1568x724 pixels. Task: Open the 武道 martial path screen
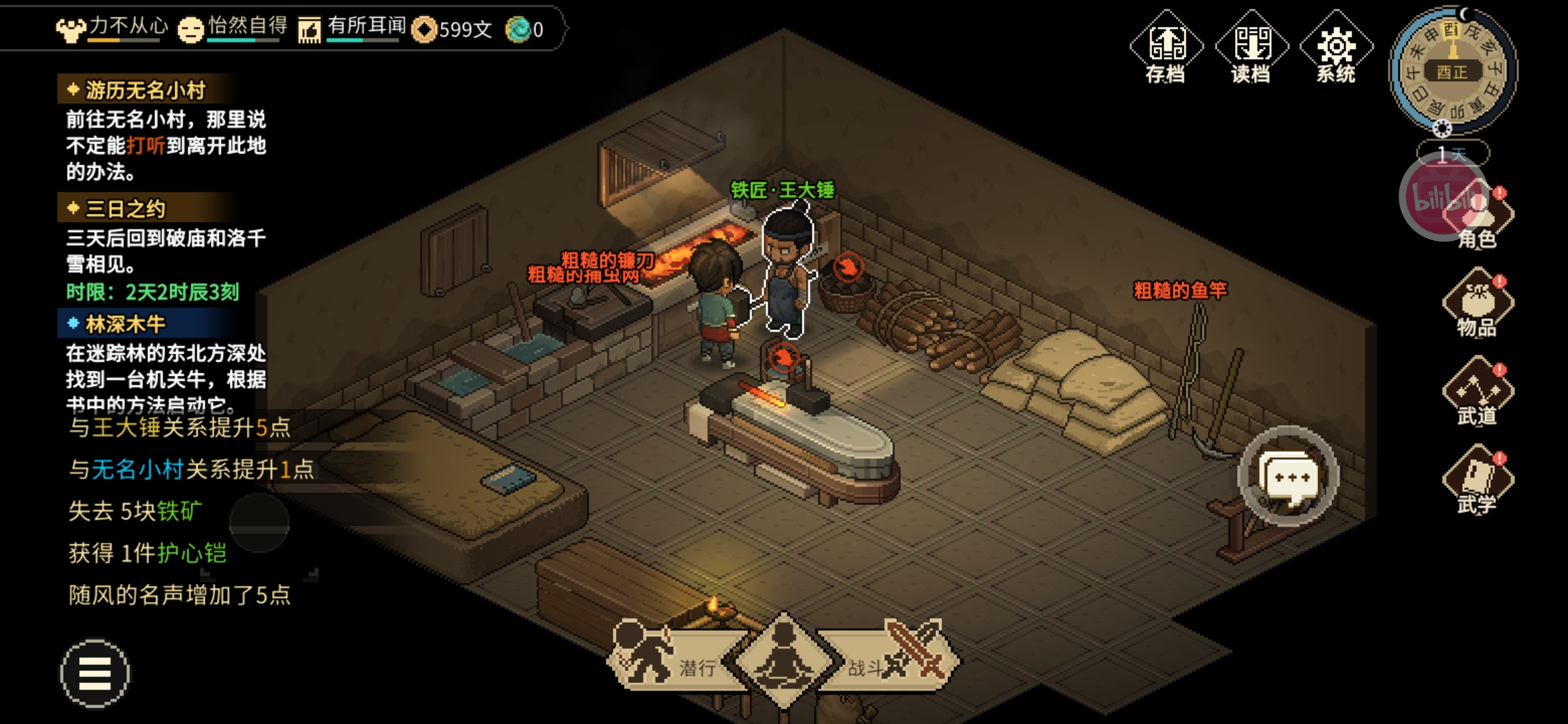tap(1478, 392)
